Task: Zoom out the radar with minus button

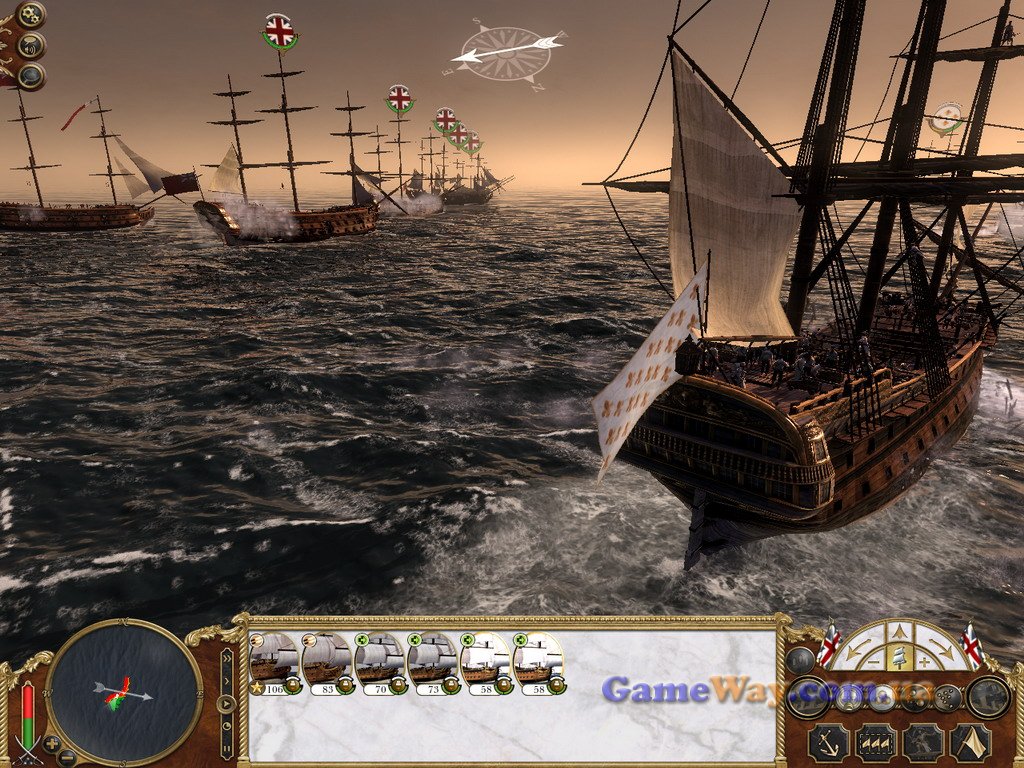Action: click(x=66, y=757)
